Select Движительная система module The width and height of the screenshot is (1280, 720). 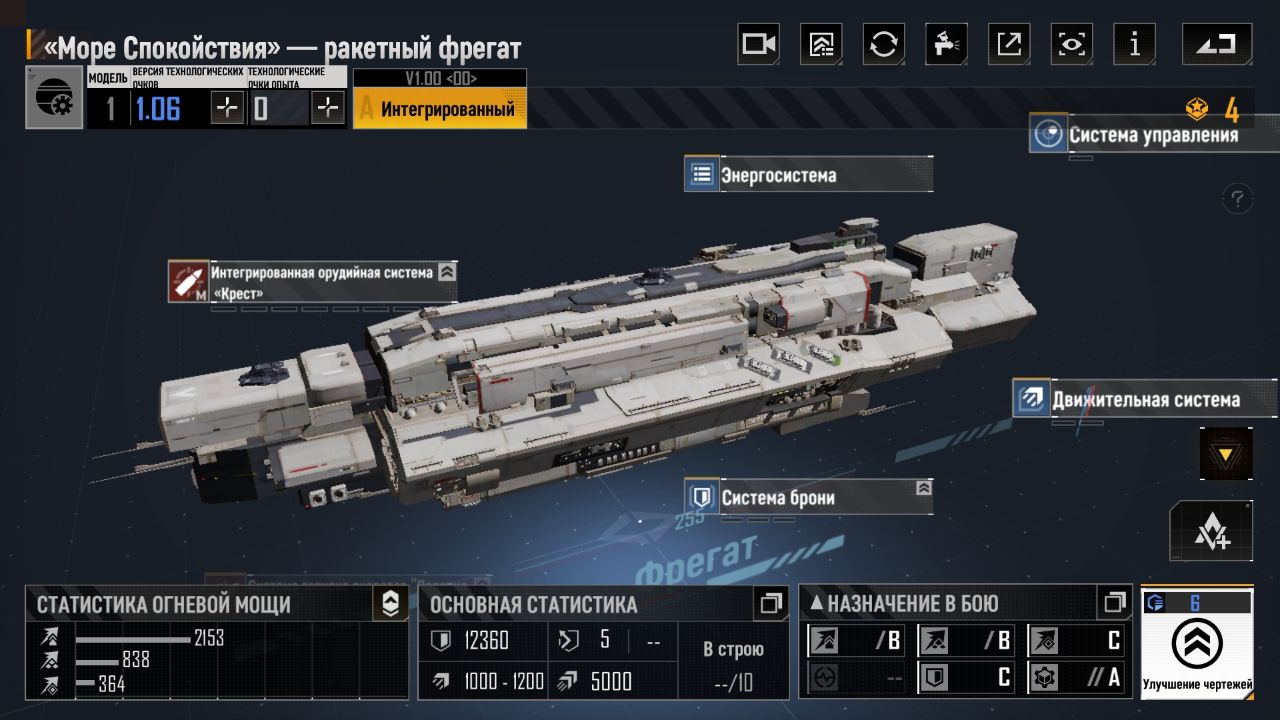tap(1144, 400)
